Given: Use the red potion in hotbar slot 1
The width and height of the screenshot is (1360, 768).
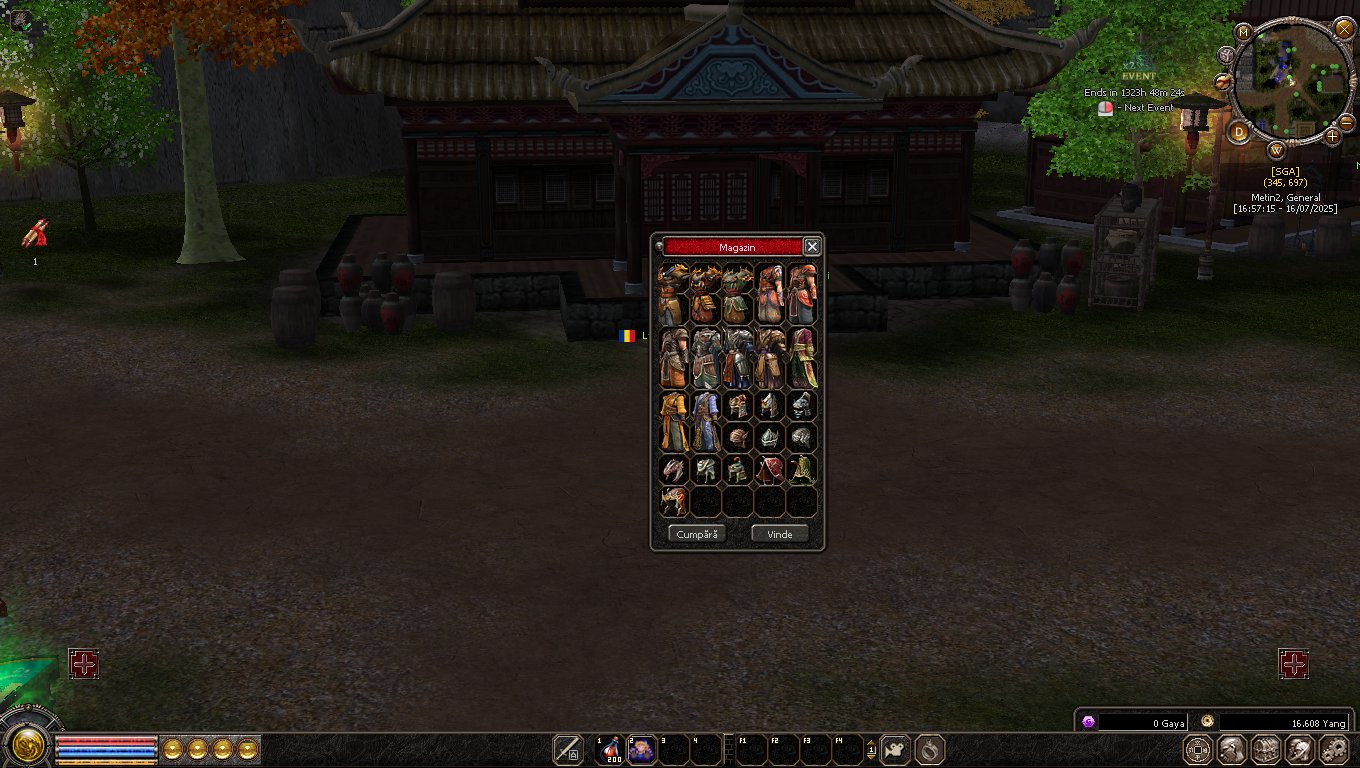Looking at the screenshot, I should 609,749.
